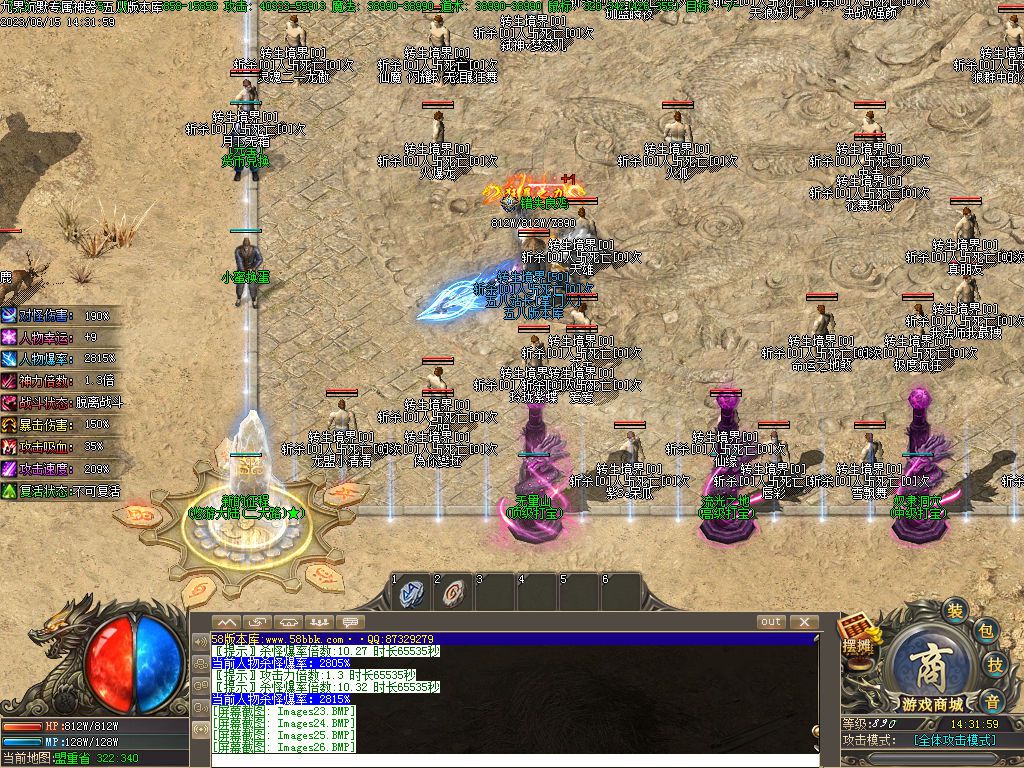This screenshot has height=768, width=1024.
Task: Toggle the 音 sound button
Action: 991,699
